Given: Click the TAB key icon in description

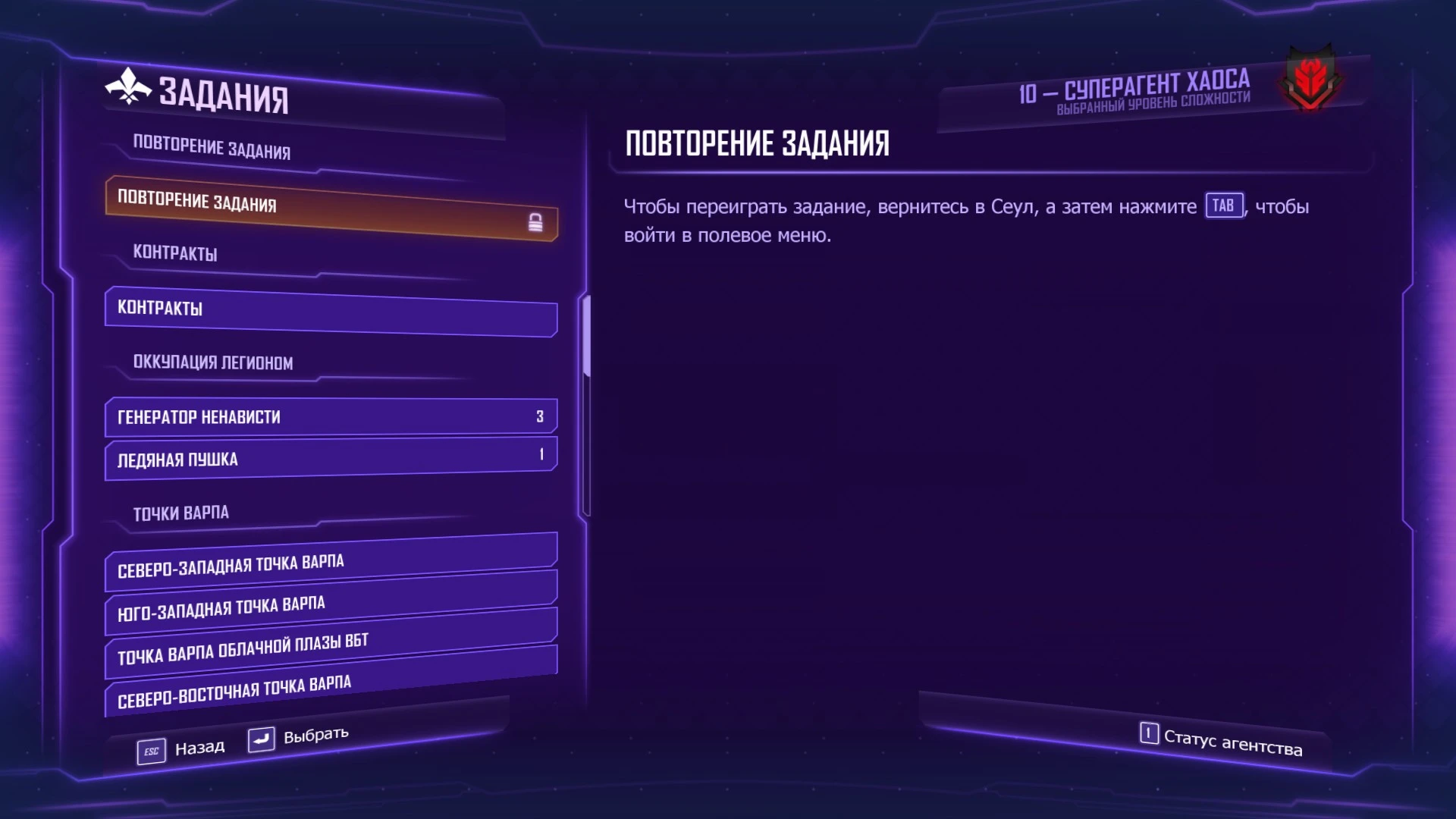Looking at the screenshot, I should pos(1224,205).
